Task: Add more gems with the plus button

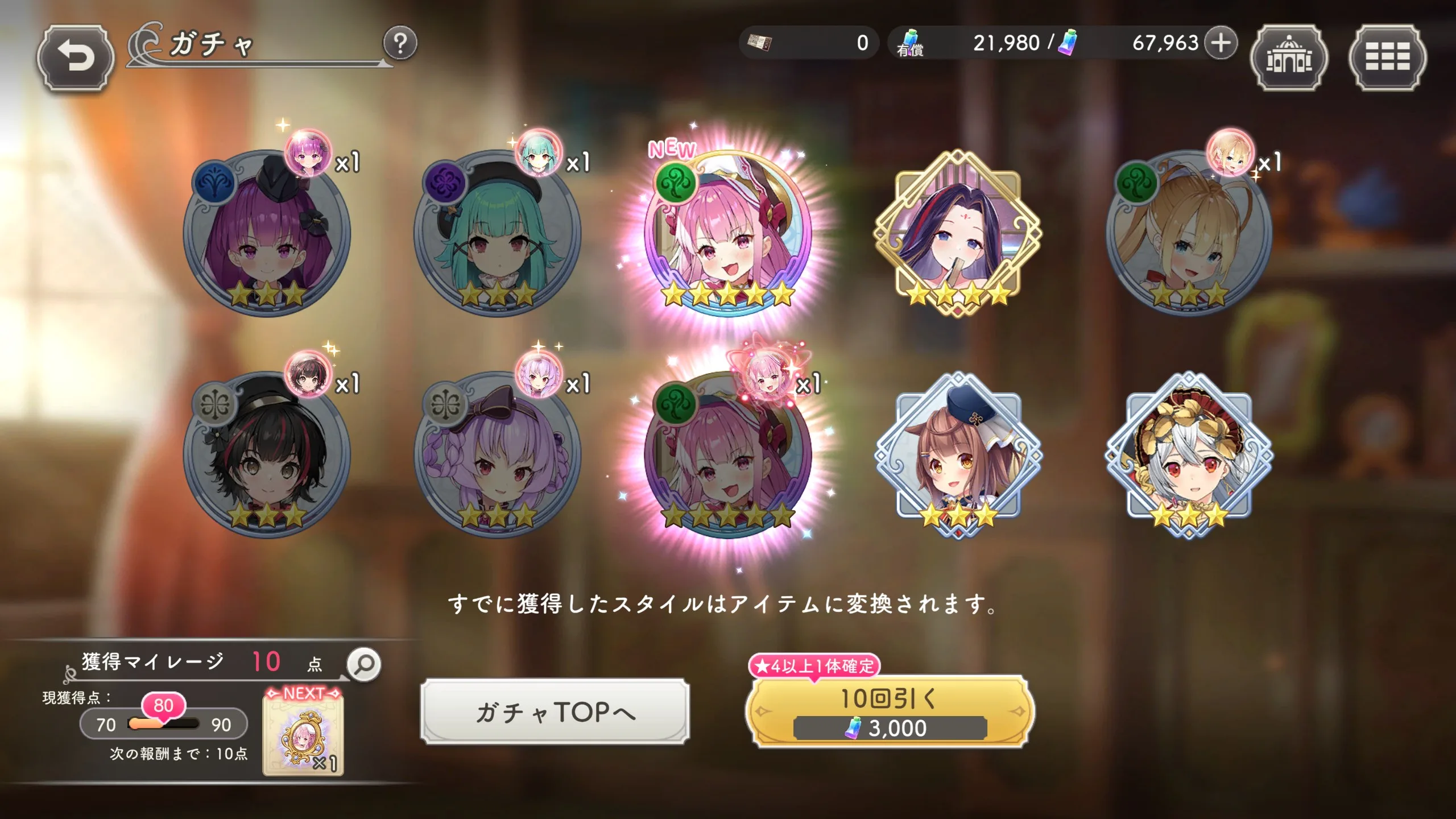Action: click(x=1220, y=43)
